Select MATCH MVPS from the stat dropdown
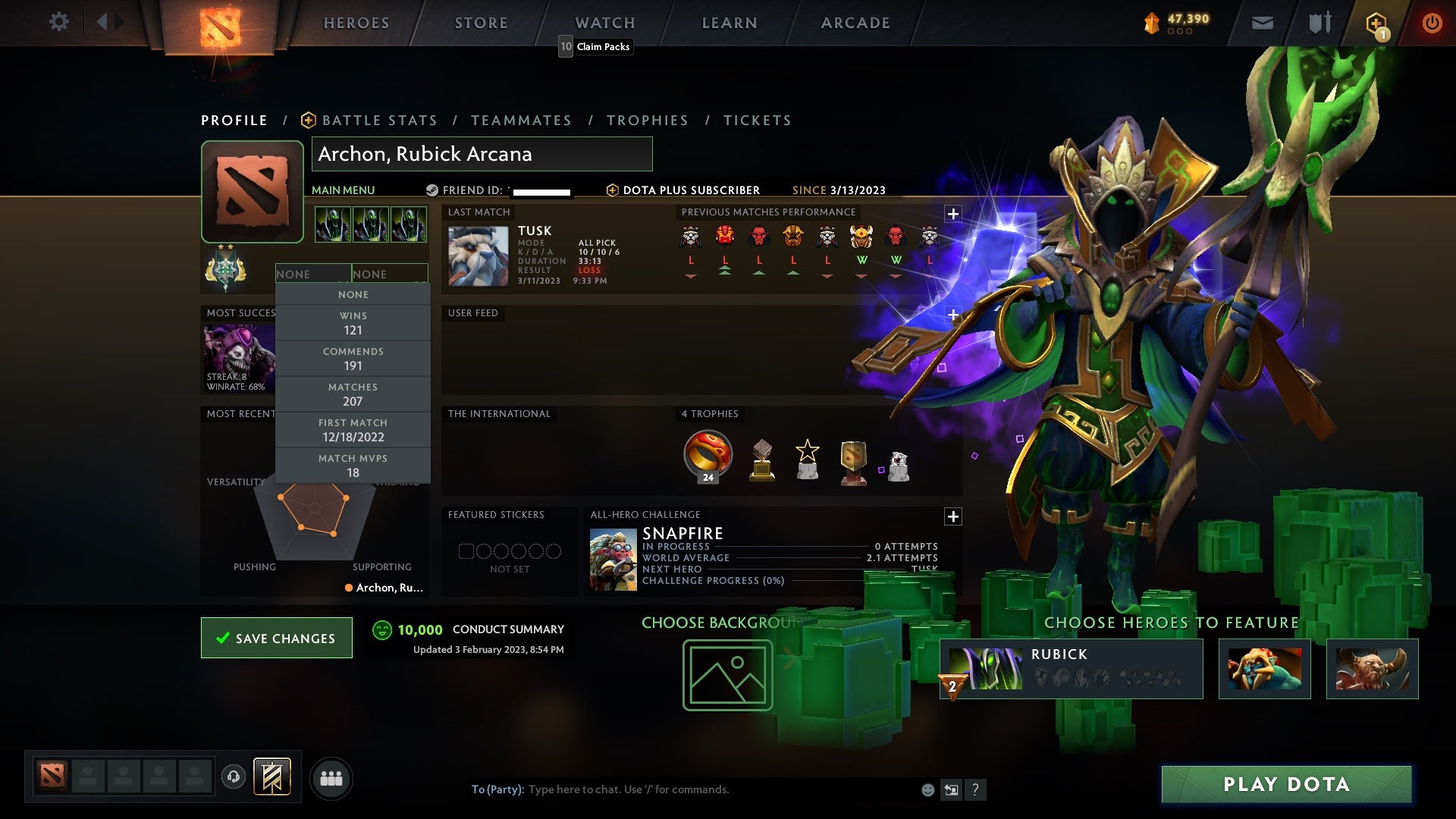Image resolution: width=1456 pixels, height=819 pixels. 353,465
